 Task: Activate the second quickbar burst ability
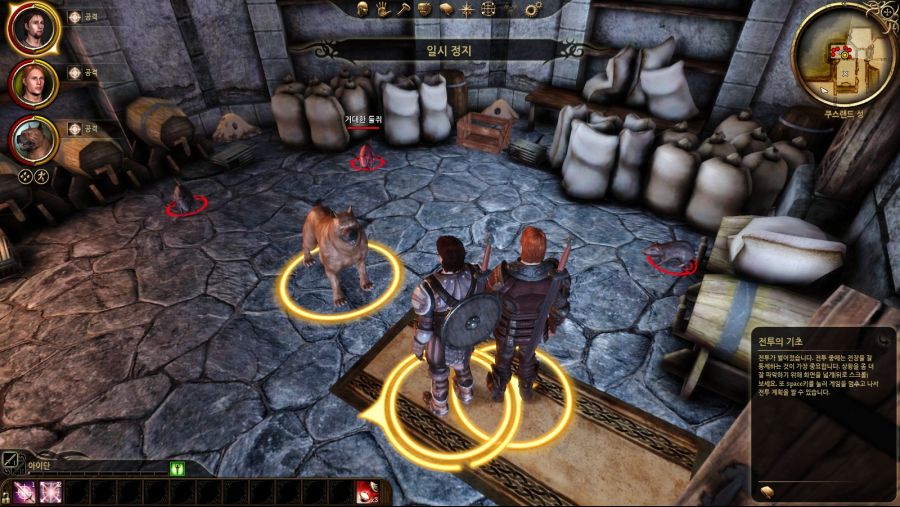coord(50,491)
